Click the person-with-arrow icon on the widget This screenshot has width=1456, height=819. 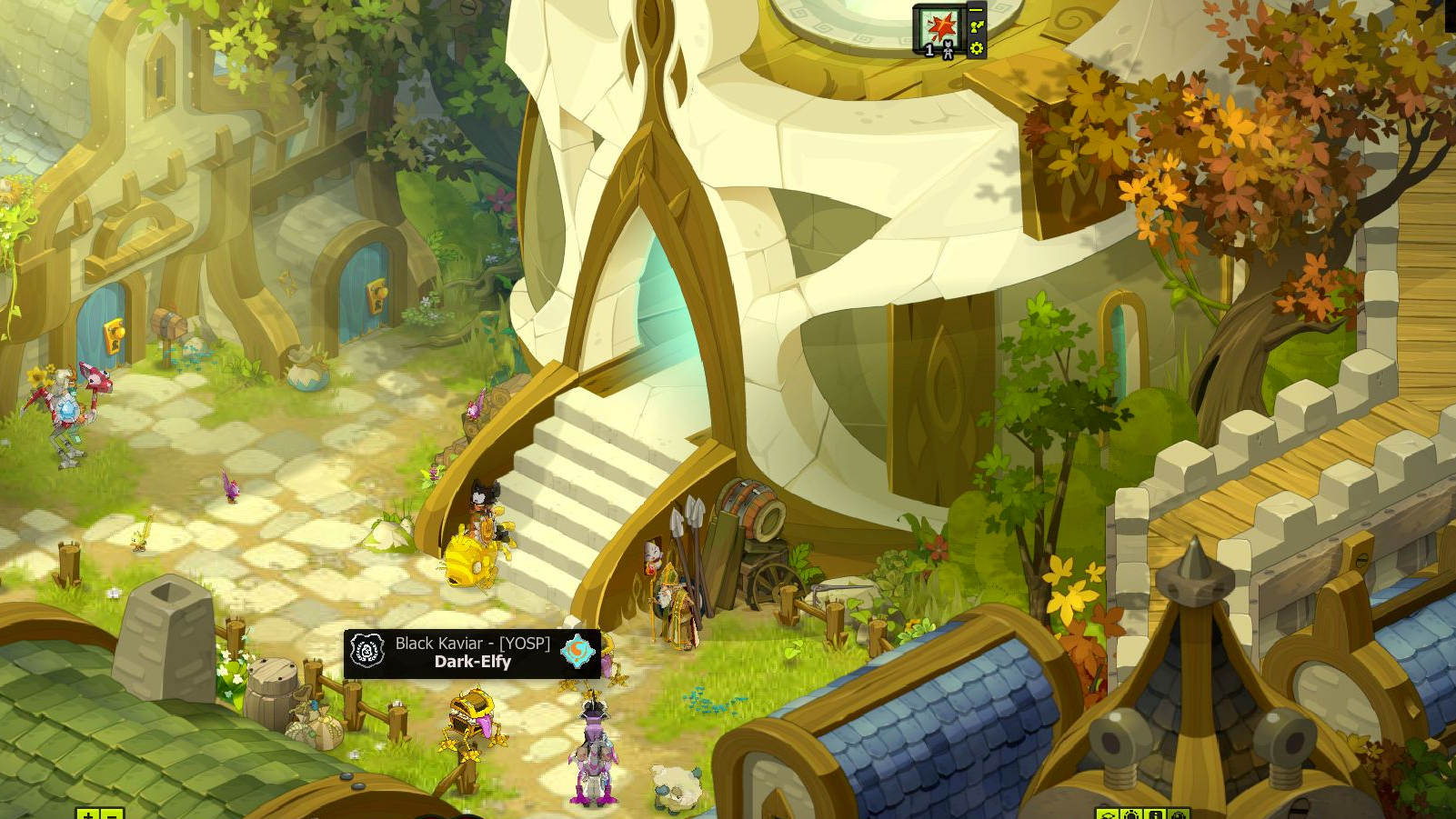(x=976, y=28)
